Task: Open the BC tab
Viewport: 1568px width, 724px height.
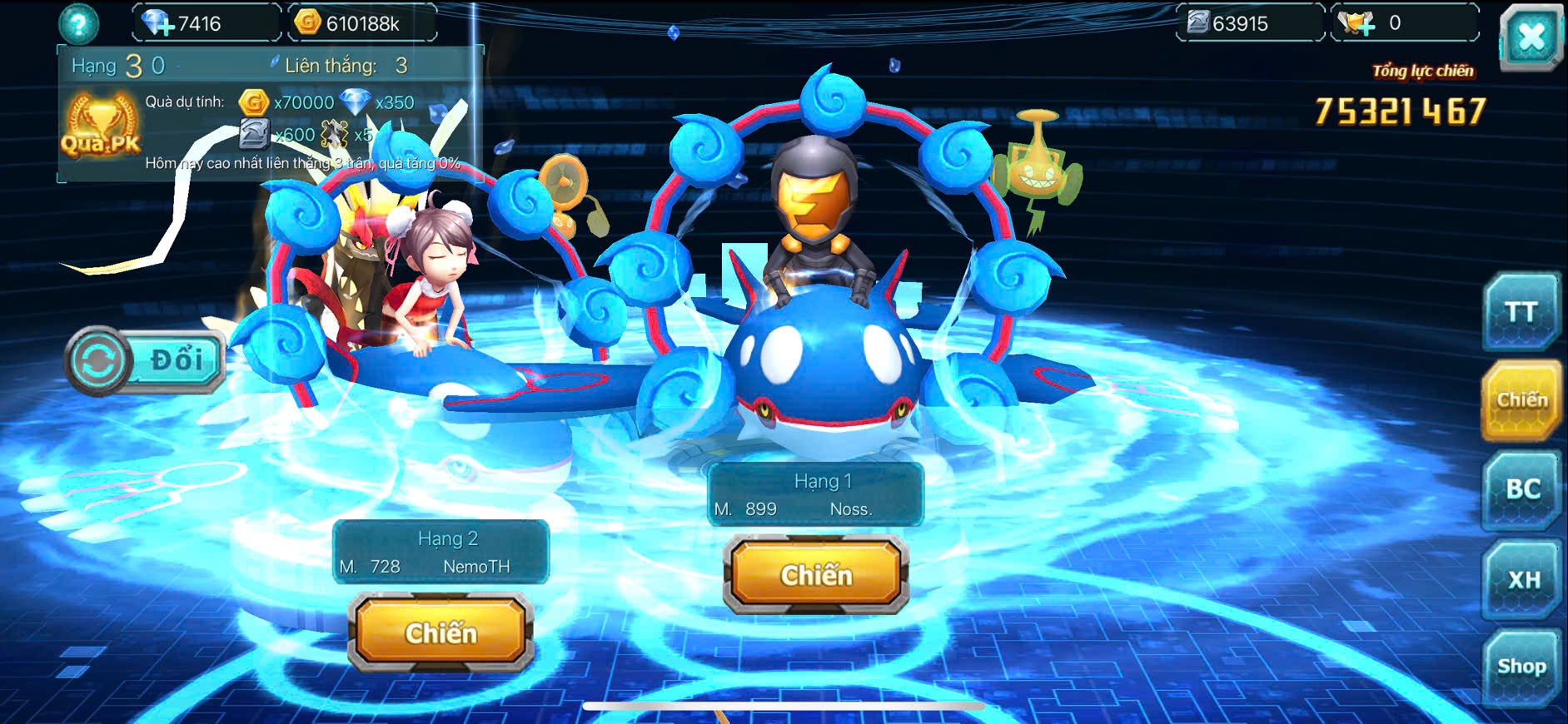Action: pyautogui.click(x=1522, y=489)
